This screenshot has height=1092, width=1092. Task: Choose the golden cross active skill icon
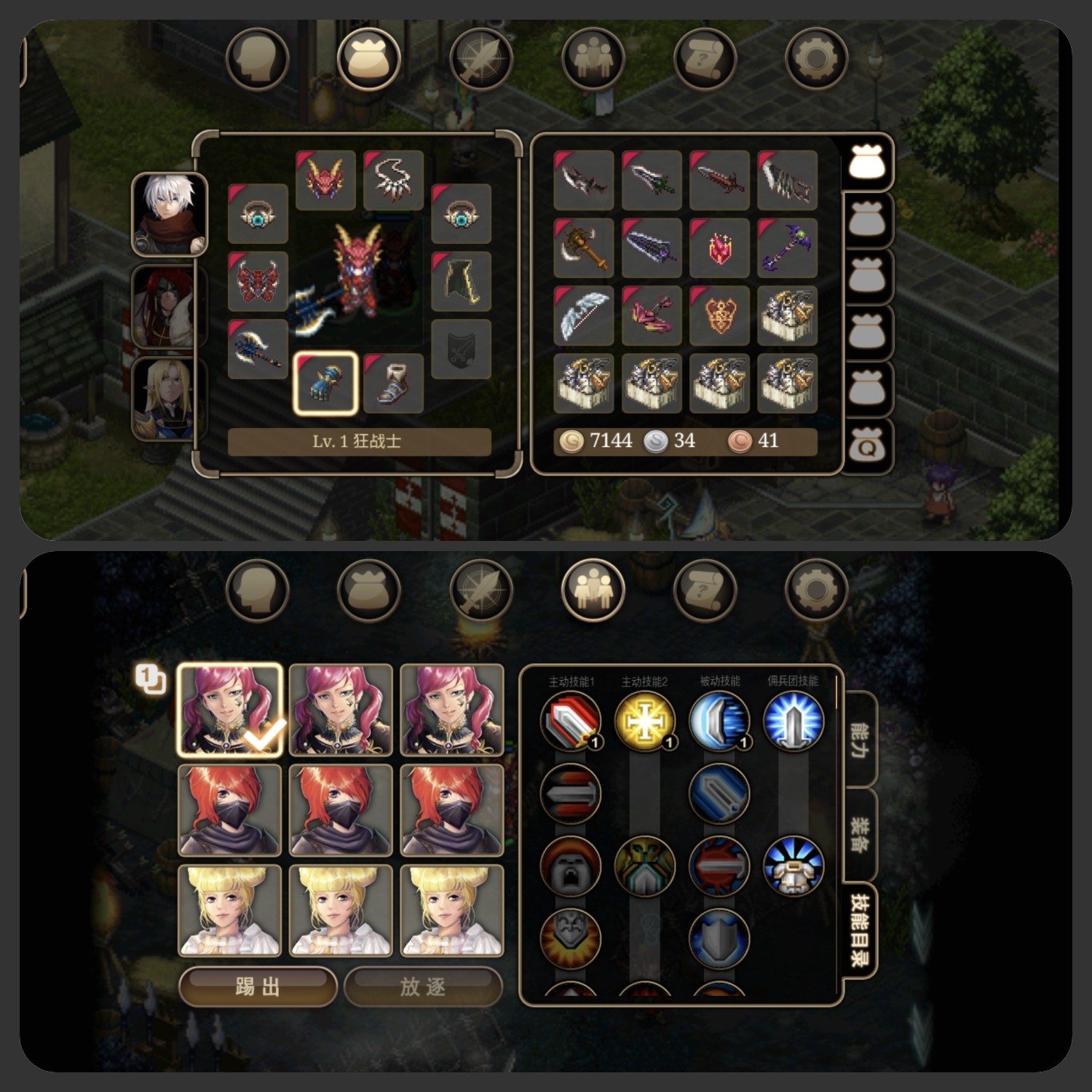pos(645,721)
